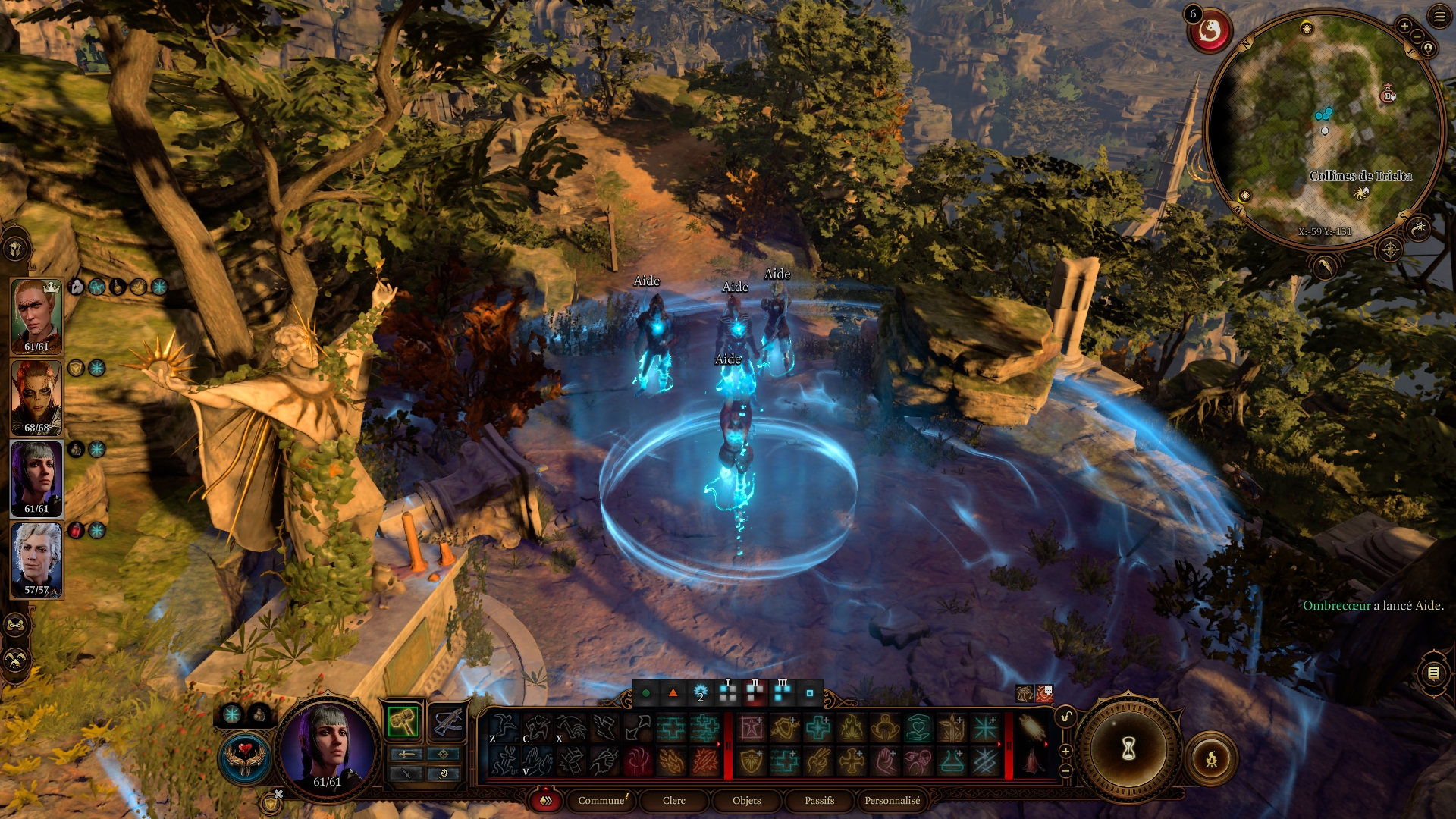1456x819 pixels.
Task: Open the Clerc hotbar tab
Action: [673, 800]
